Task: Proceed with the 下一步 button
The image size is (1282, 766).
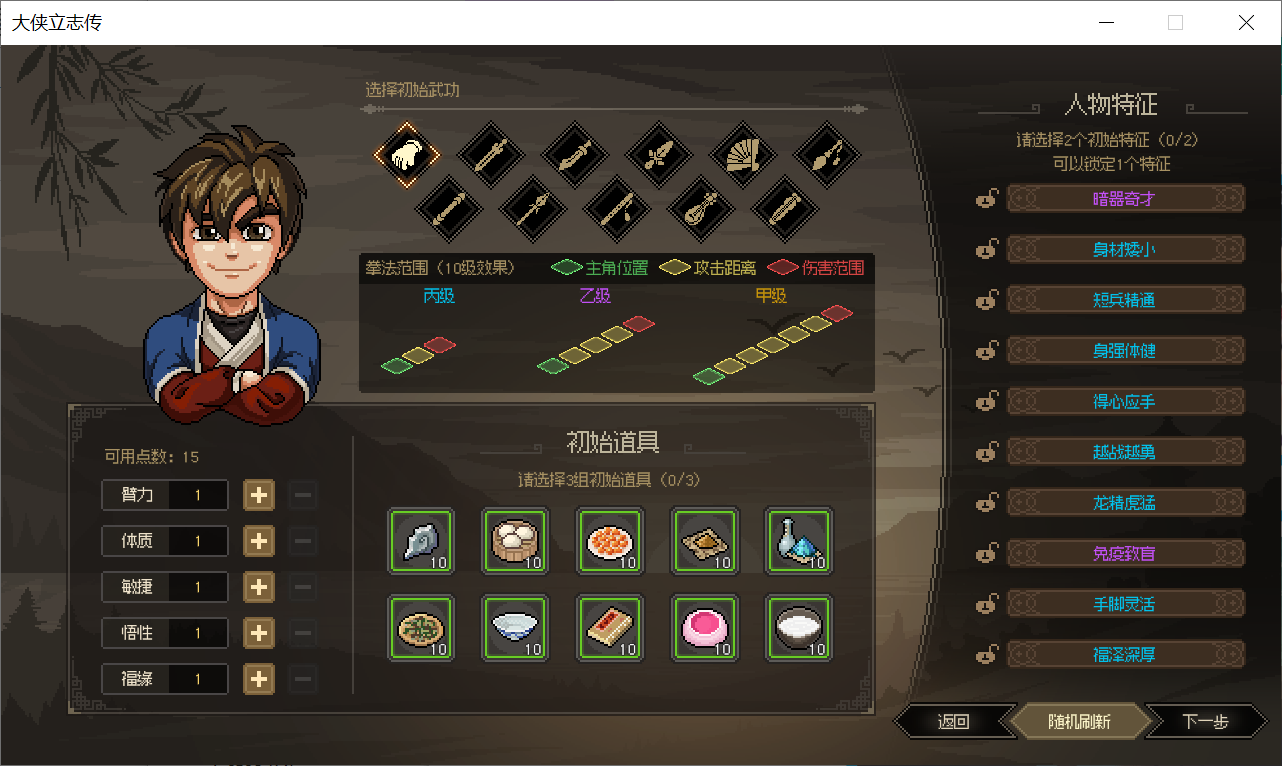Action: pos(1204,721)
